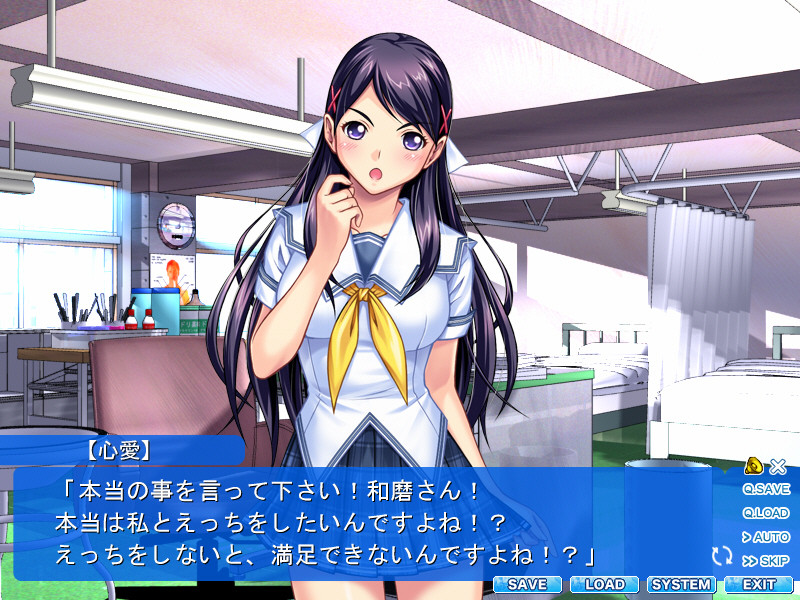Open the SAVE menu
The image size is (800, 600).
tap(527, 584)
